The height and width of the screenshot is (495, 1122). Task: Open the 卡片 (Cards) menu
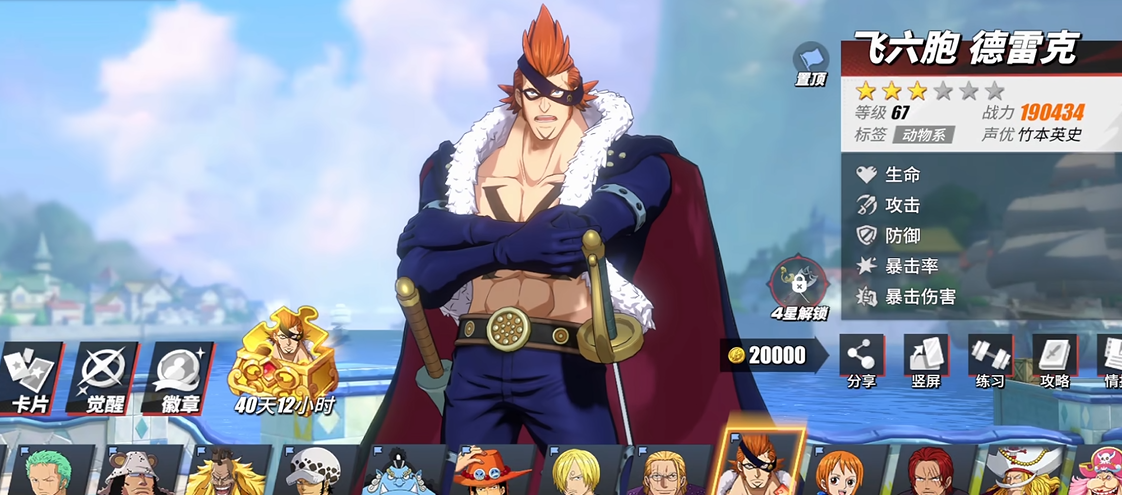tap(30, 376)
